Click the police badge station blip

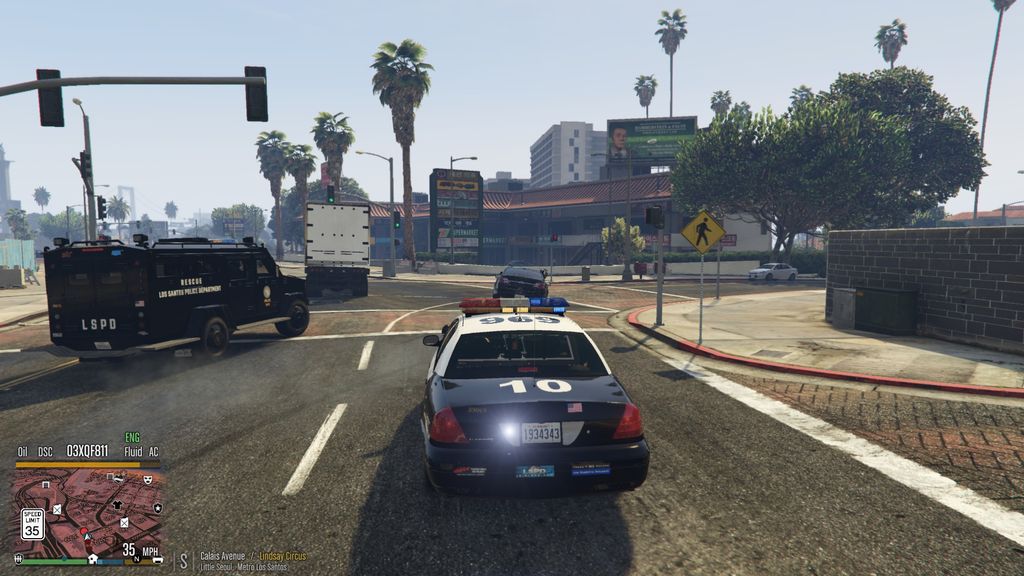click(x=157, y=508)
